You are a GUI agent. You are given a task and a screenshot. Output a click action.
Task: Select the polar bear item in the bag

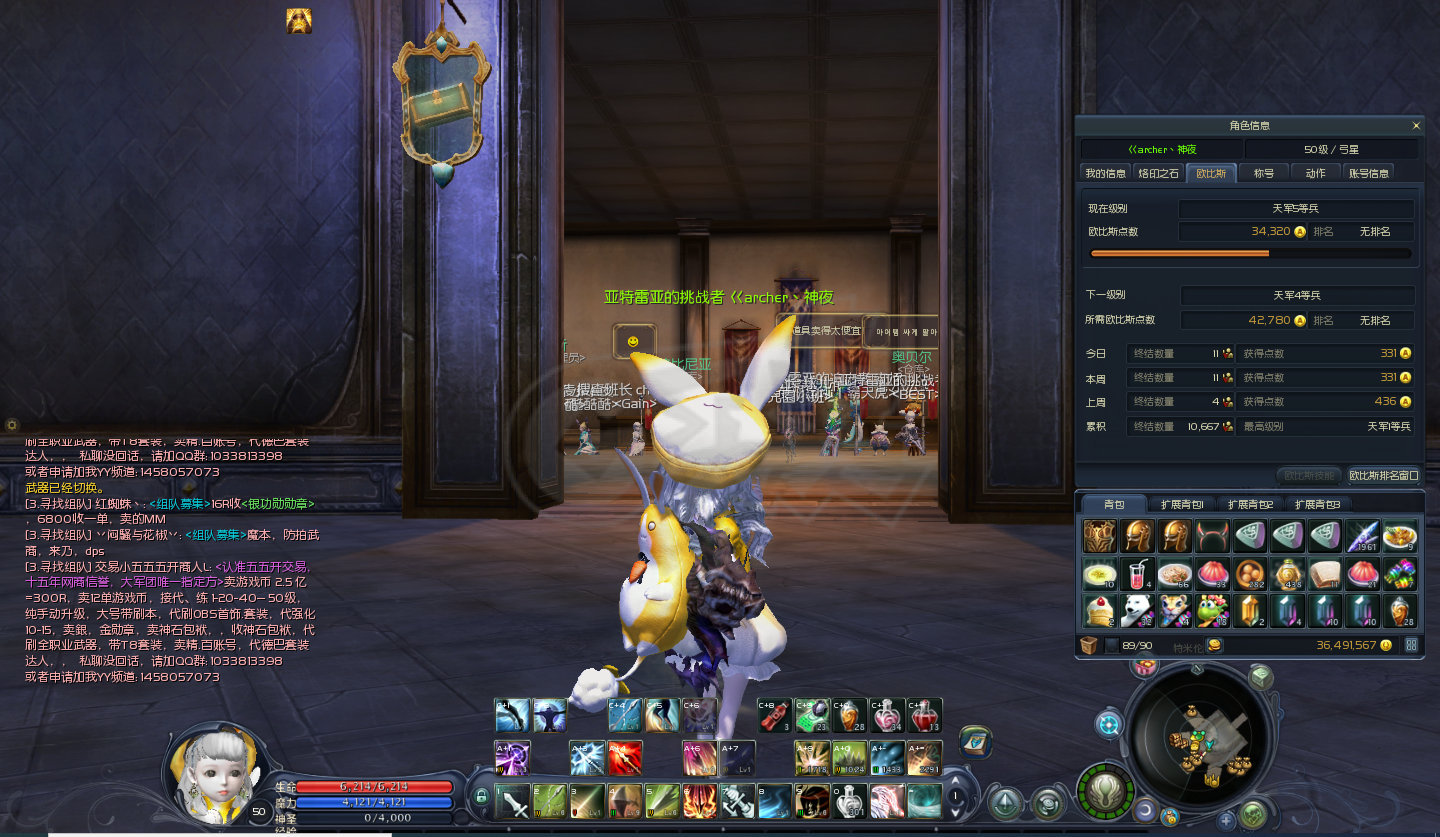click(1137, 610)
